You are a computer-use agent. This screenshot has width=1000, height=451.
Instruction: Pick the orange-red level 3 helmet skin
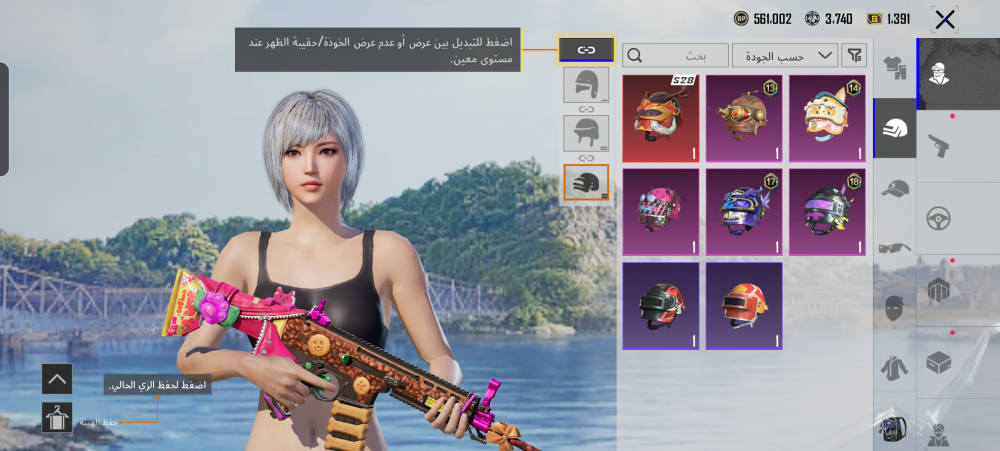[x=743, y=305]
